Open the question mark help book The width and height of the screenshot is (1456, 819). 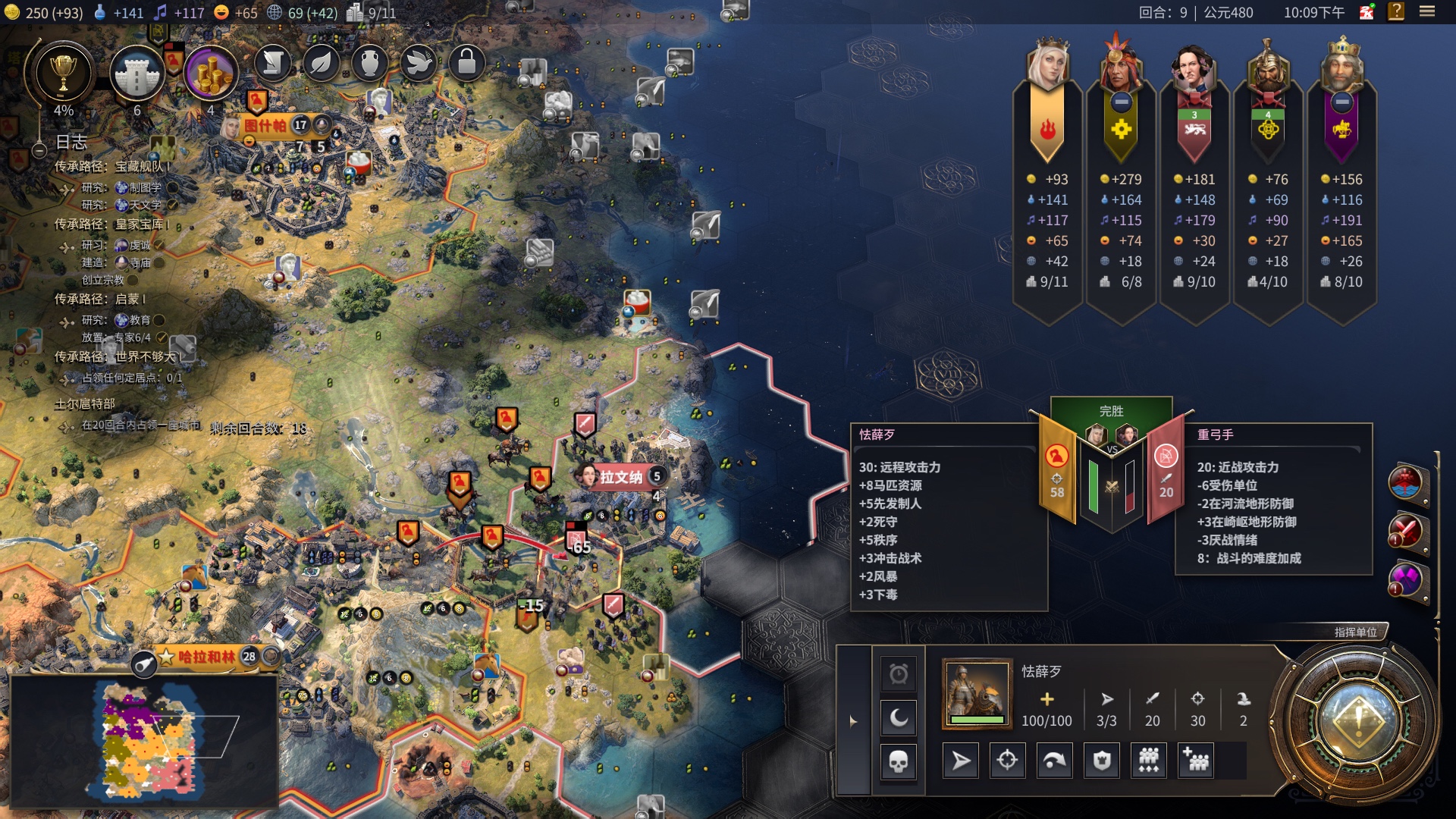pos(1396,11)
